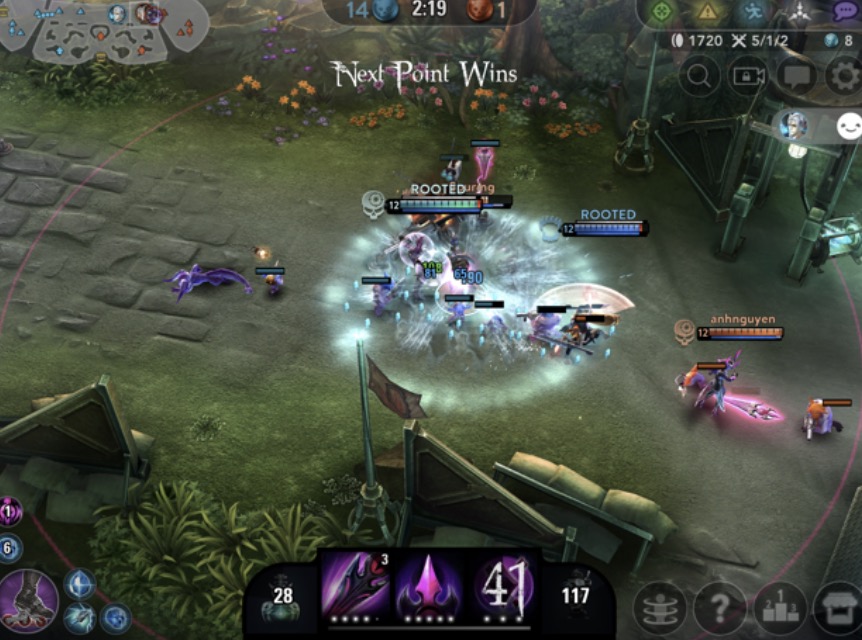Screen dimensions: 862x640
Task: Send the green target ping
Action: coord(661,12)
